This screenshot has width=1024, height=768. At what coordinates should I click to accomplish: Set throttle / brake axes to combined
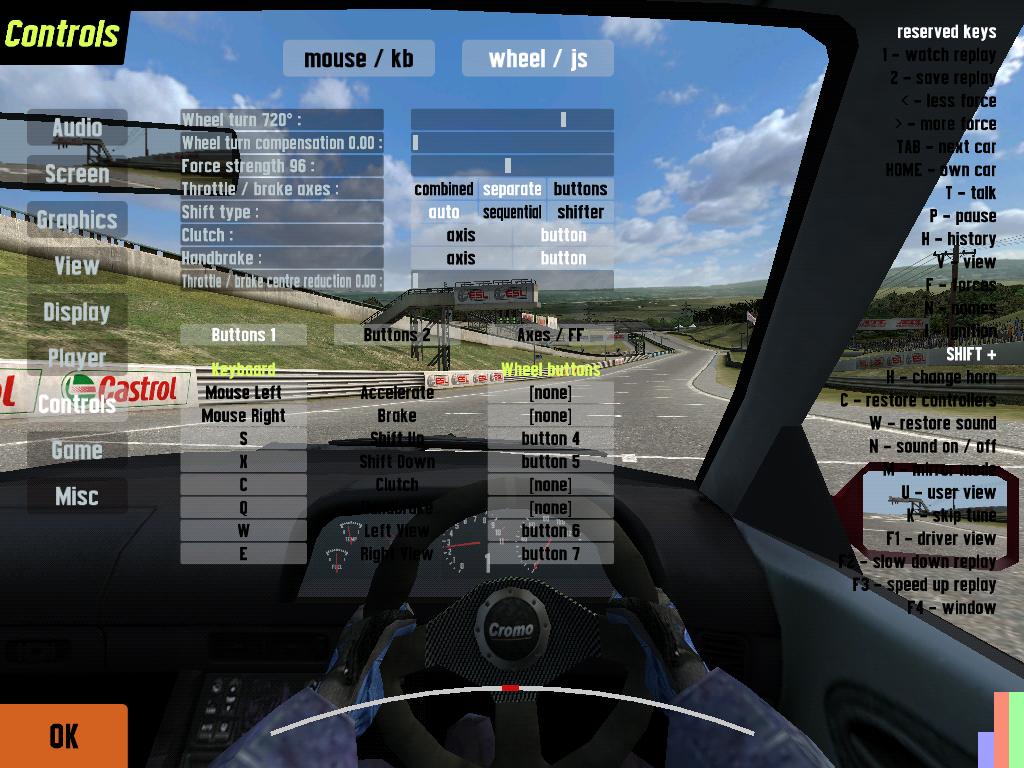pos(444,189)
